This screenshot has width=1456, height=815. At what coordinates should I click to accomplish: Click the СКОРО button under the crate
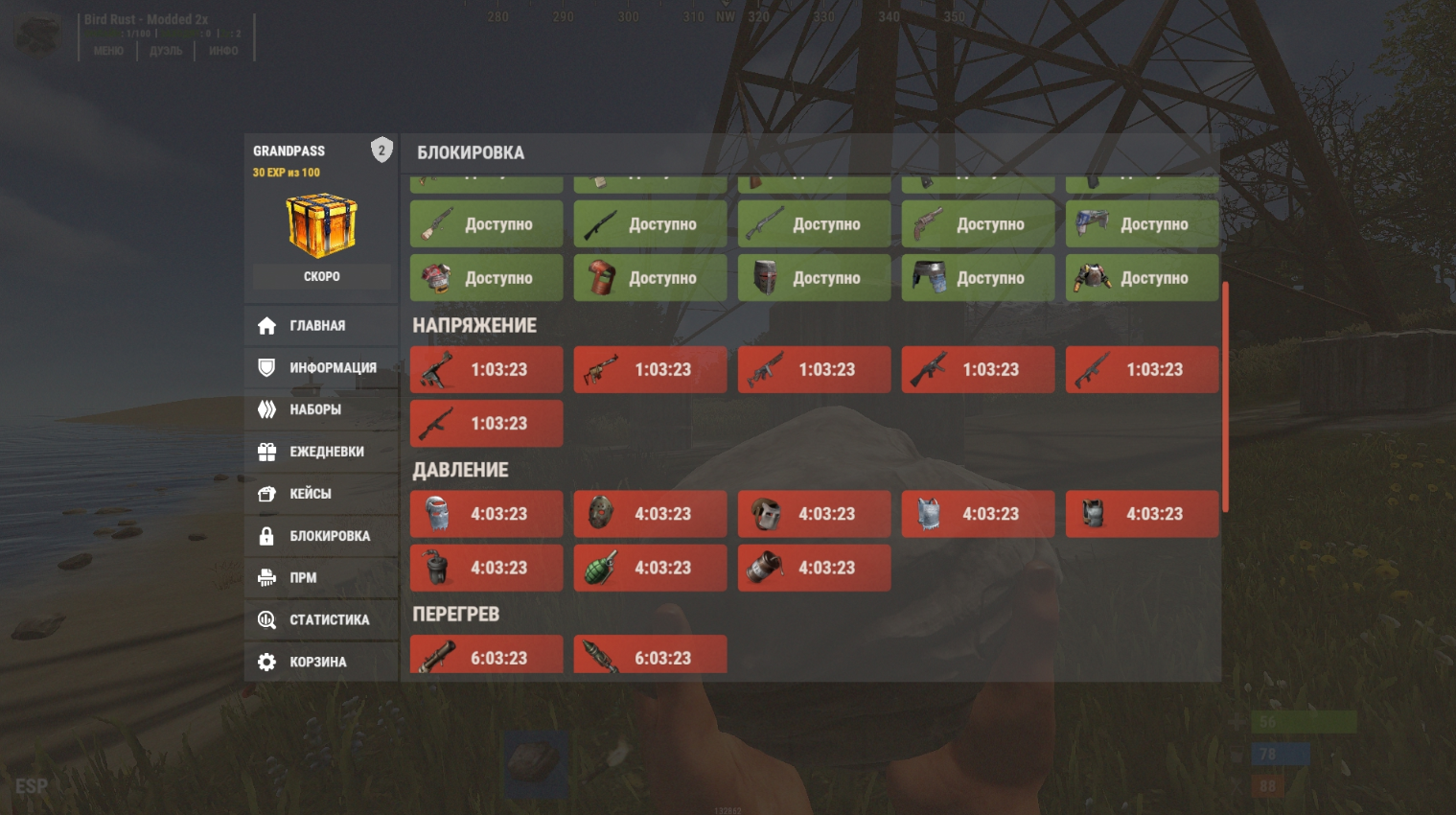322,277
